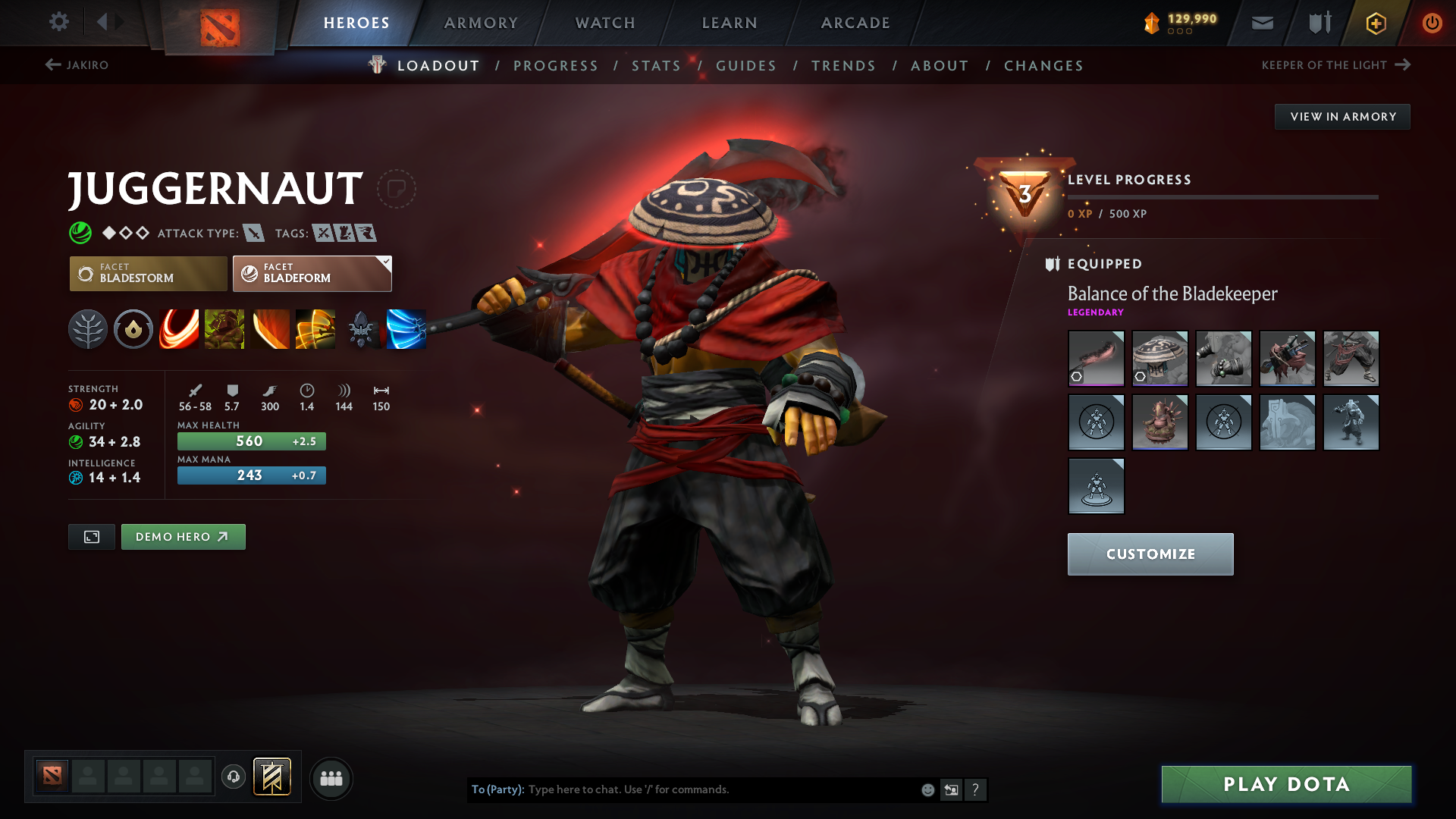Click the headset voice chat icon

(x=233, y=777)
